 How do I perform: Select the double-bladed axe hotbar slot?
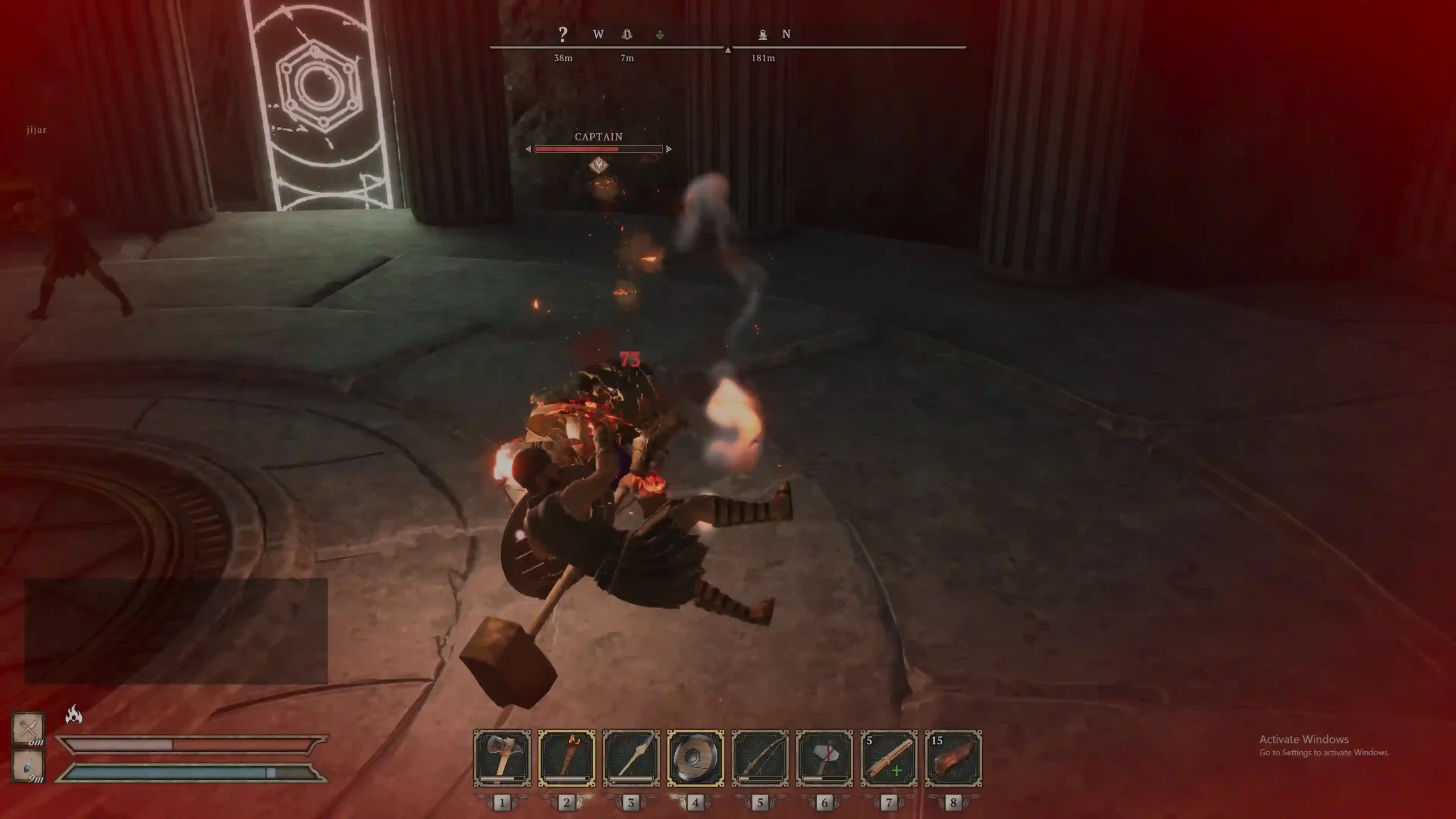(x=502, y=758)
